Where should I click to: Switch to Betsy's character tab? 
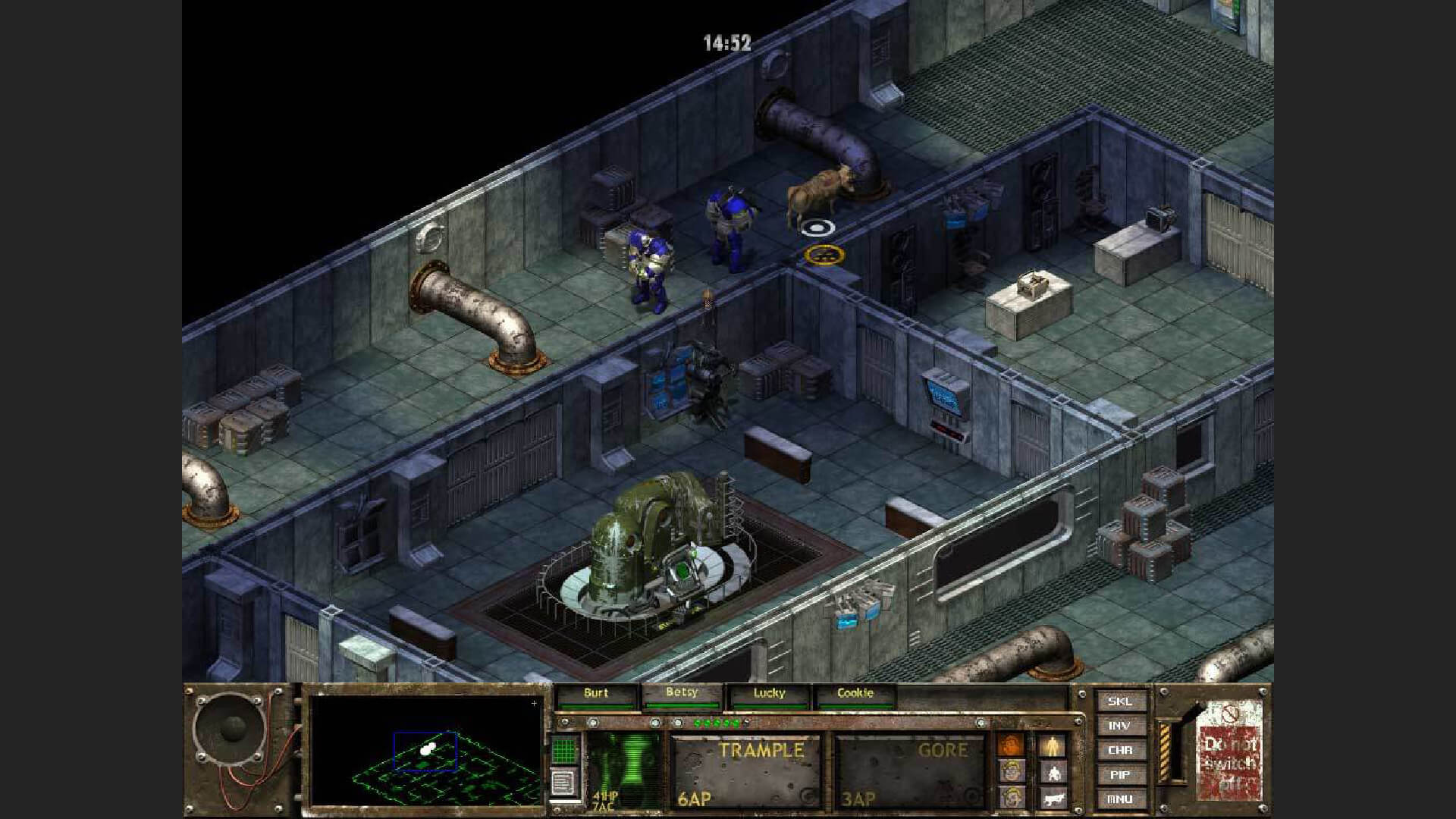682,693
